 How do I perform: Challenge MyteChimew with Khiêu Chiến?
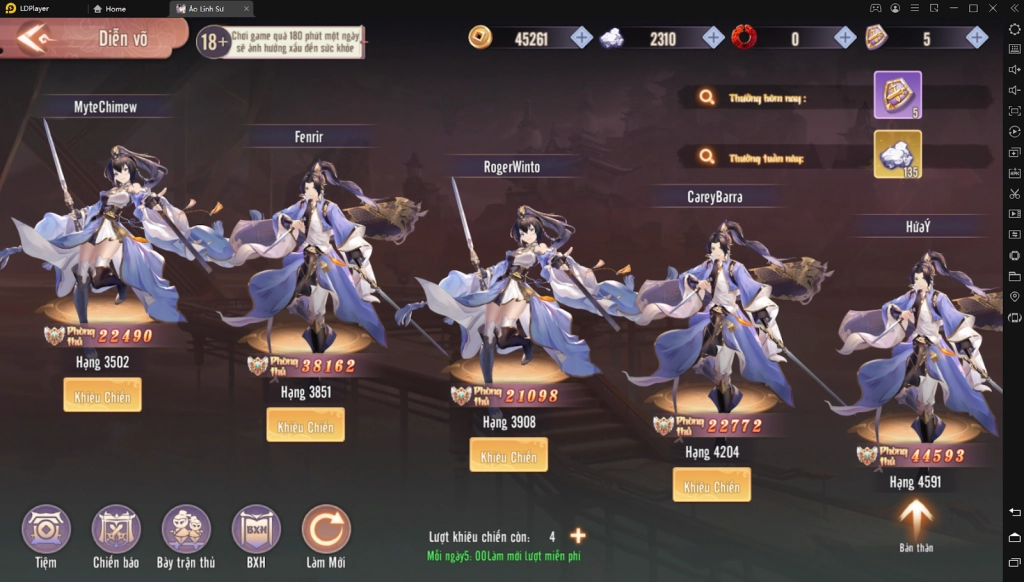click(x=102, y=396)
